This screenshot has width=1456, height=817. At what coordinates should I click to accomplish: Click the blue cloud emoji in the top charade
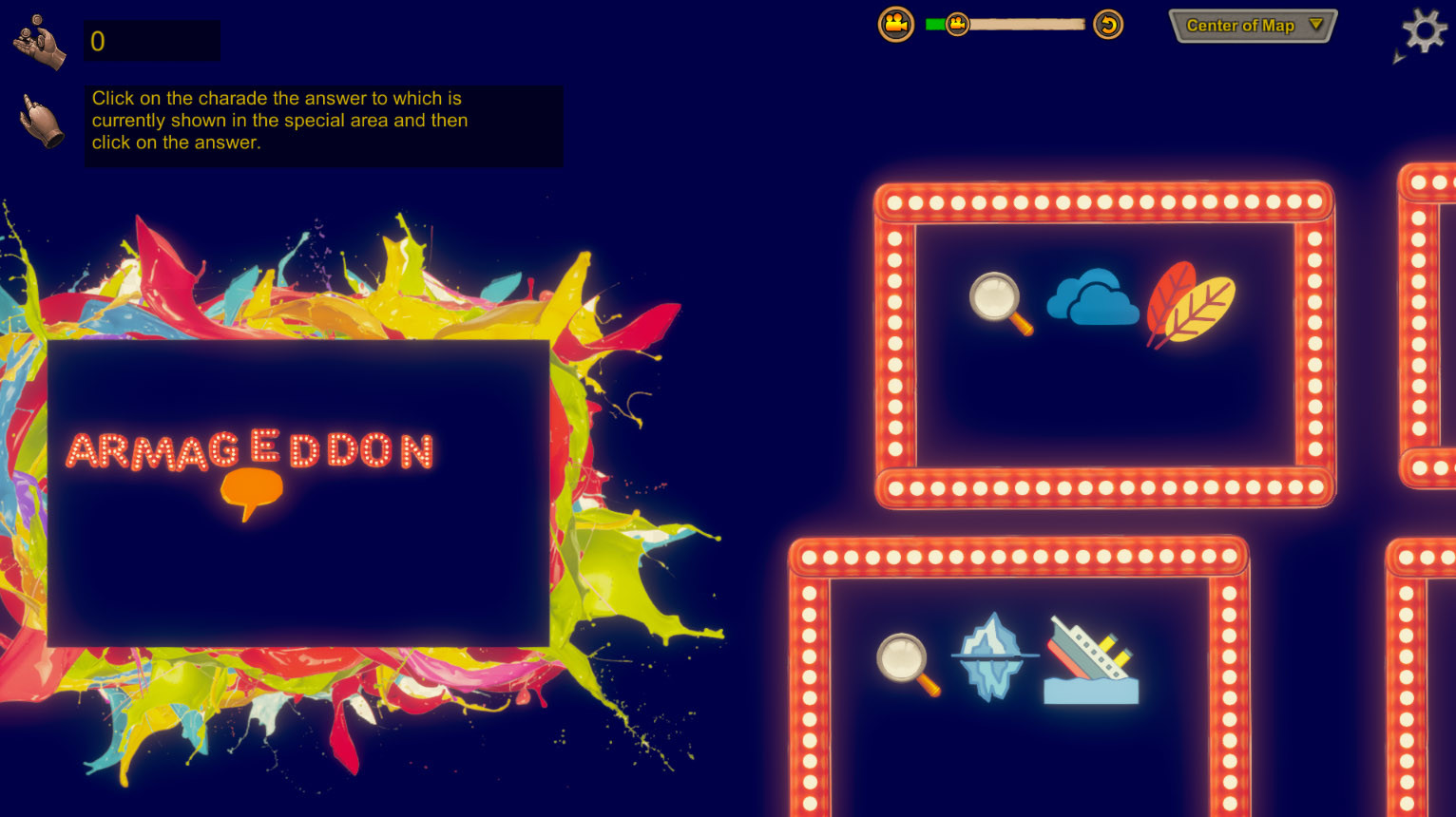1094,300
